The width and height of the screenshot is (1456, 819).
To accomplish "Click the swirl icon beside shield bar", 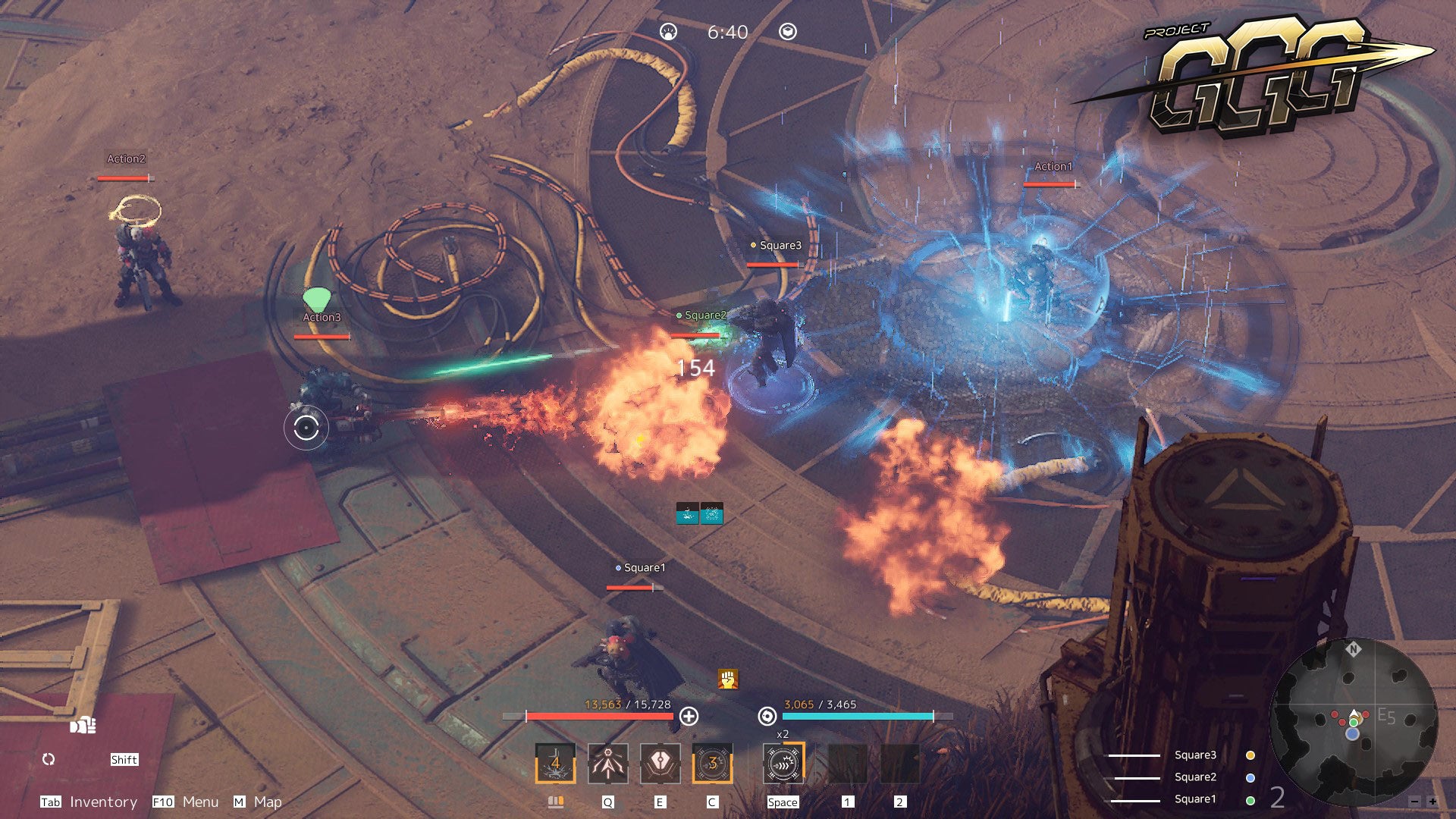I will click(767, 716).
